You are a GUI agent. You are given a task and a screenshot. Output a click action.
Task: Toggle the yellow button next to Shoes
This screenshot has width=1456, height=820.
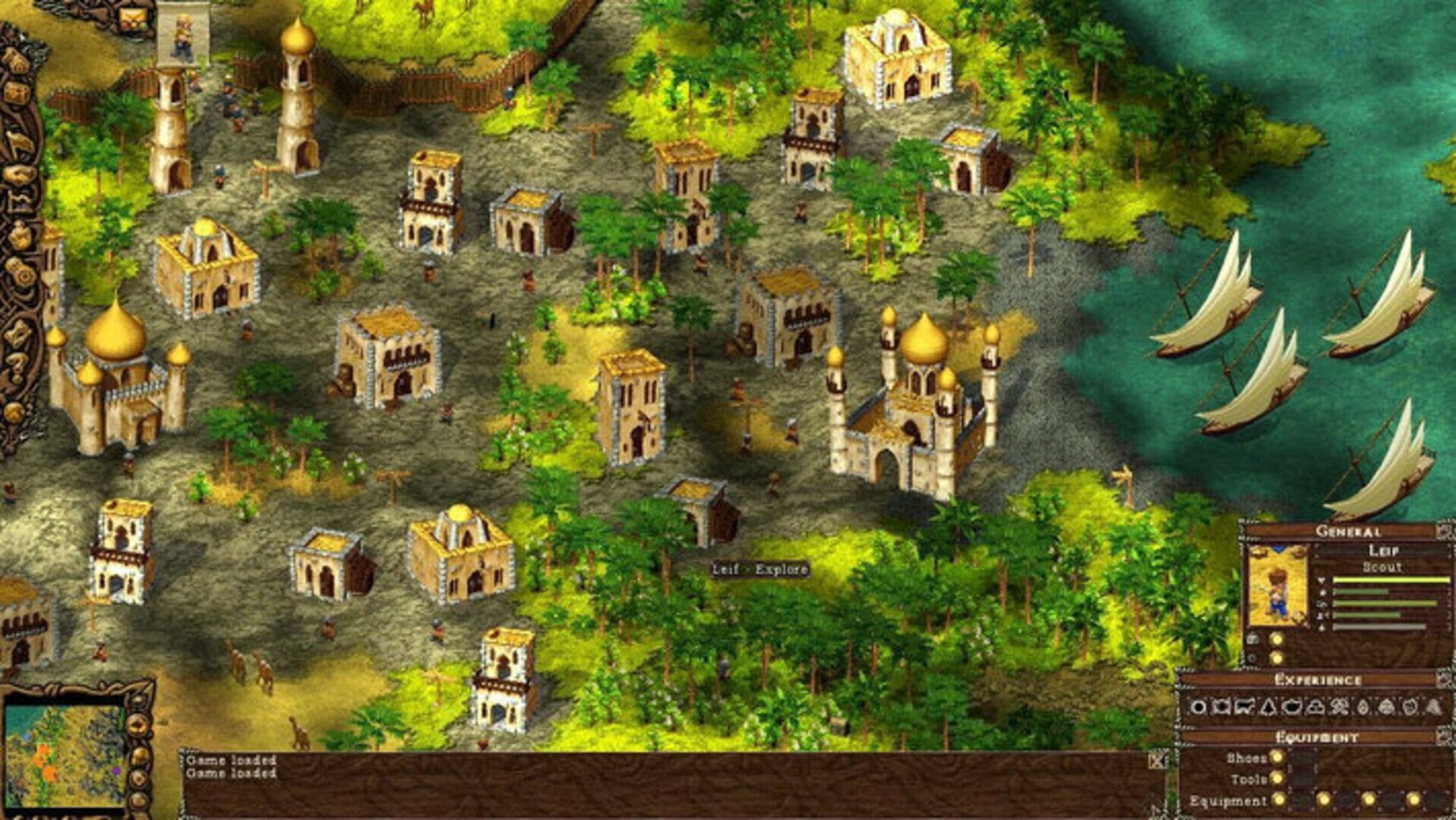pos(1277,758)
